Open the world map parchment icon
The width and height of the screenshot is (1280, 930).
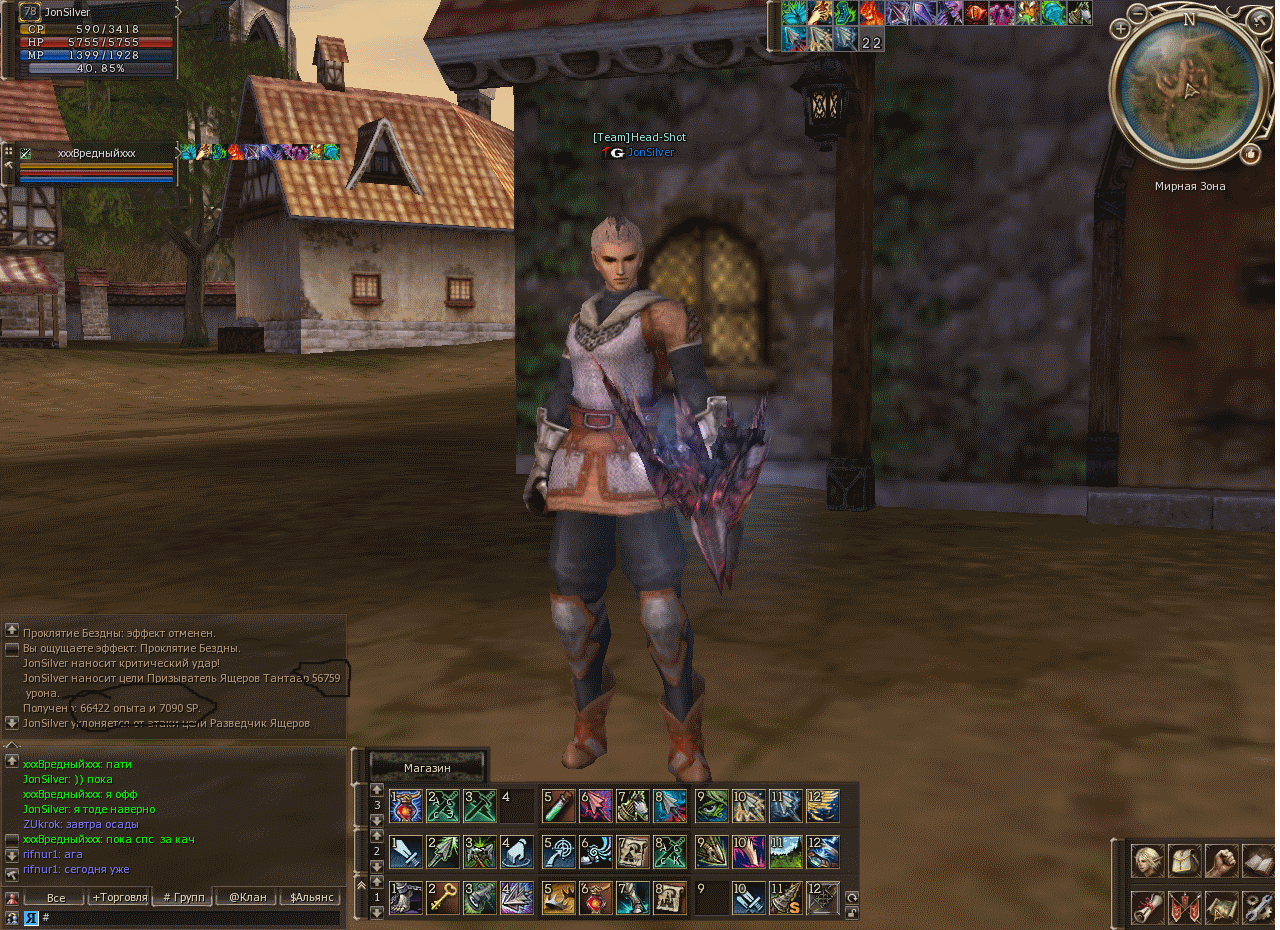pyautogui.click(x=1221, y=907)
